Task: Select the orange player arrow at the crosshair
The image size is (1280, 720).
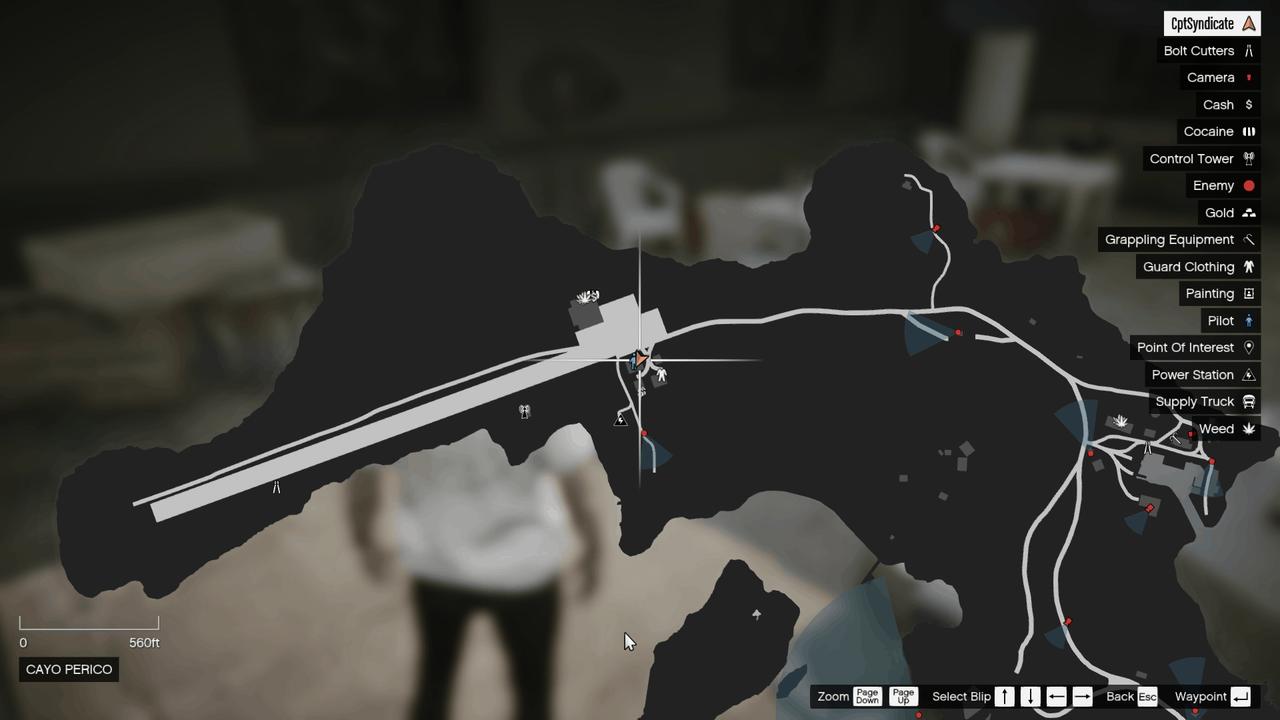Action: click(x=640, y=358)
